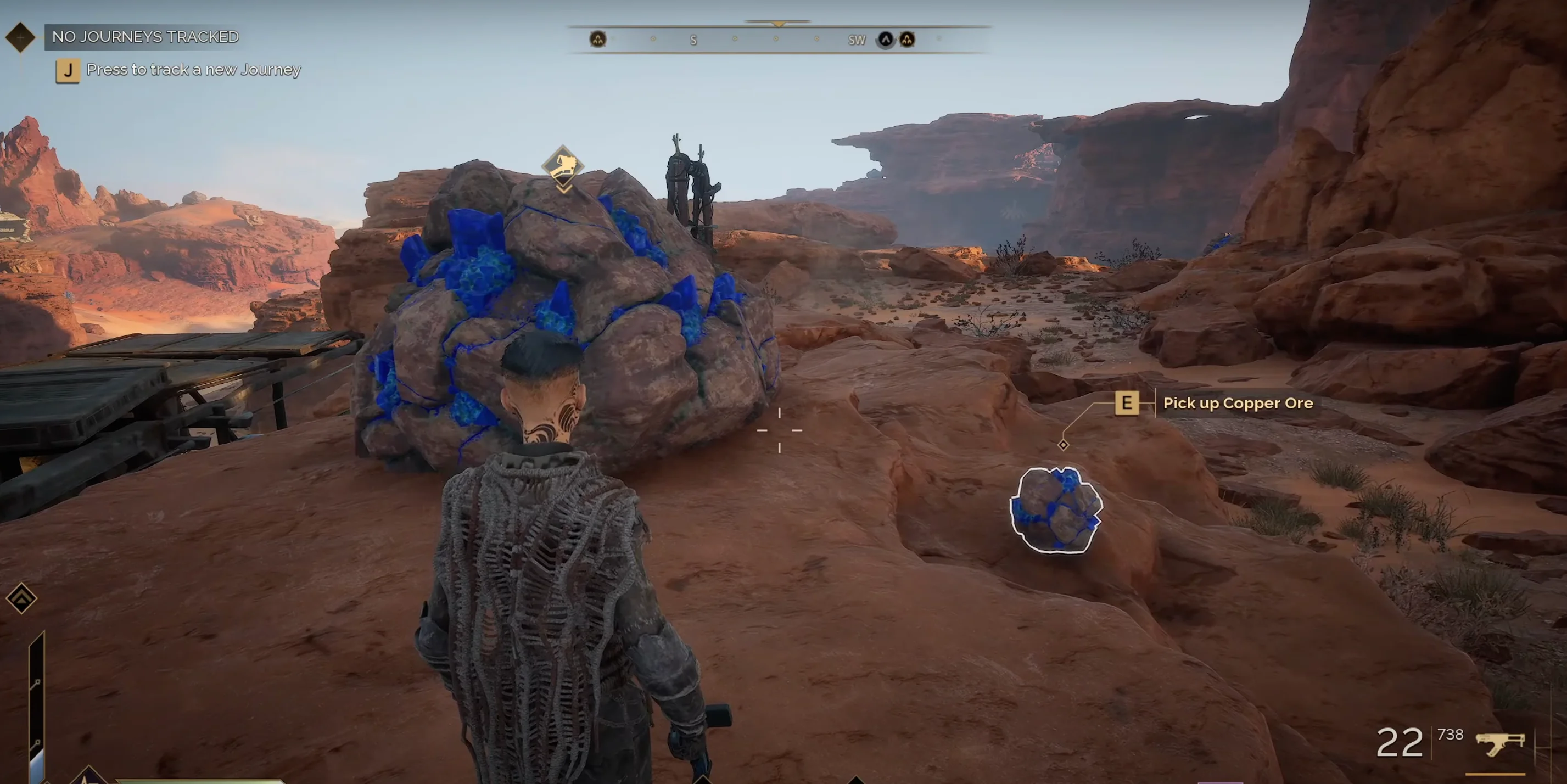The width and height of the screenshot is (1567, 784).
Task: Select the left faction emblem on the compass bar
Action: tap(599, 39)
